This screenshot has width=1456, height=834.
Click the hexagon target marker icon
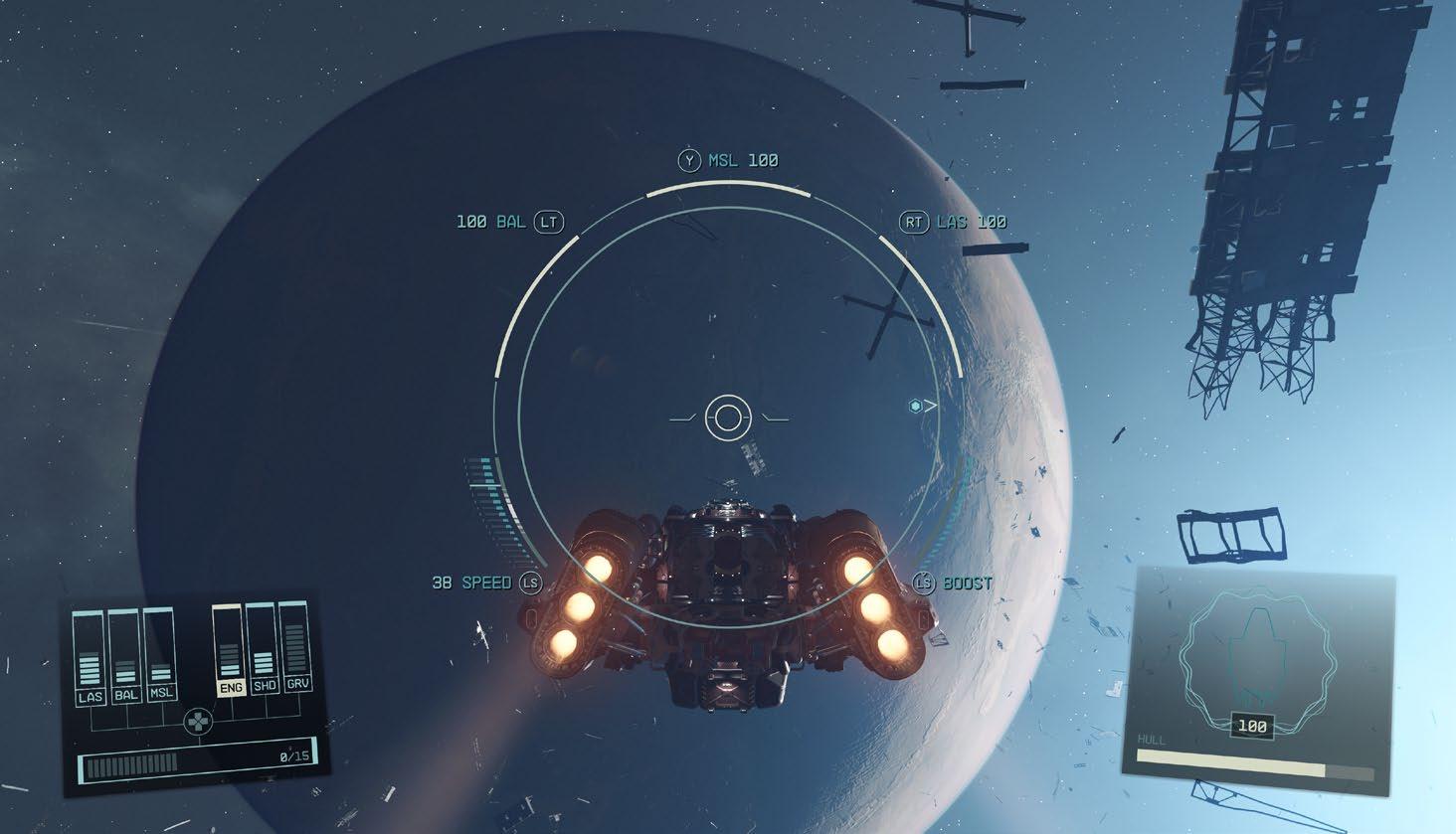coord(915,406)
